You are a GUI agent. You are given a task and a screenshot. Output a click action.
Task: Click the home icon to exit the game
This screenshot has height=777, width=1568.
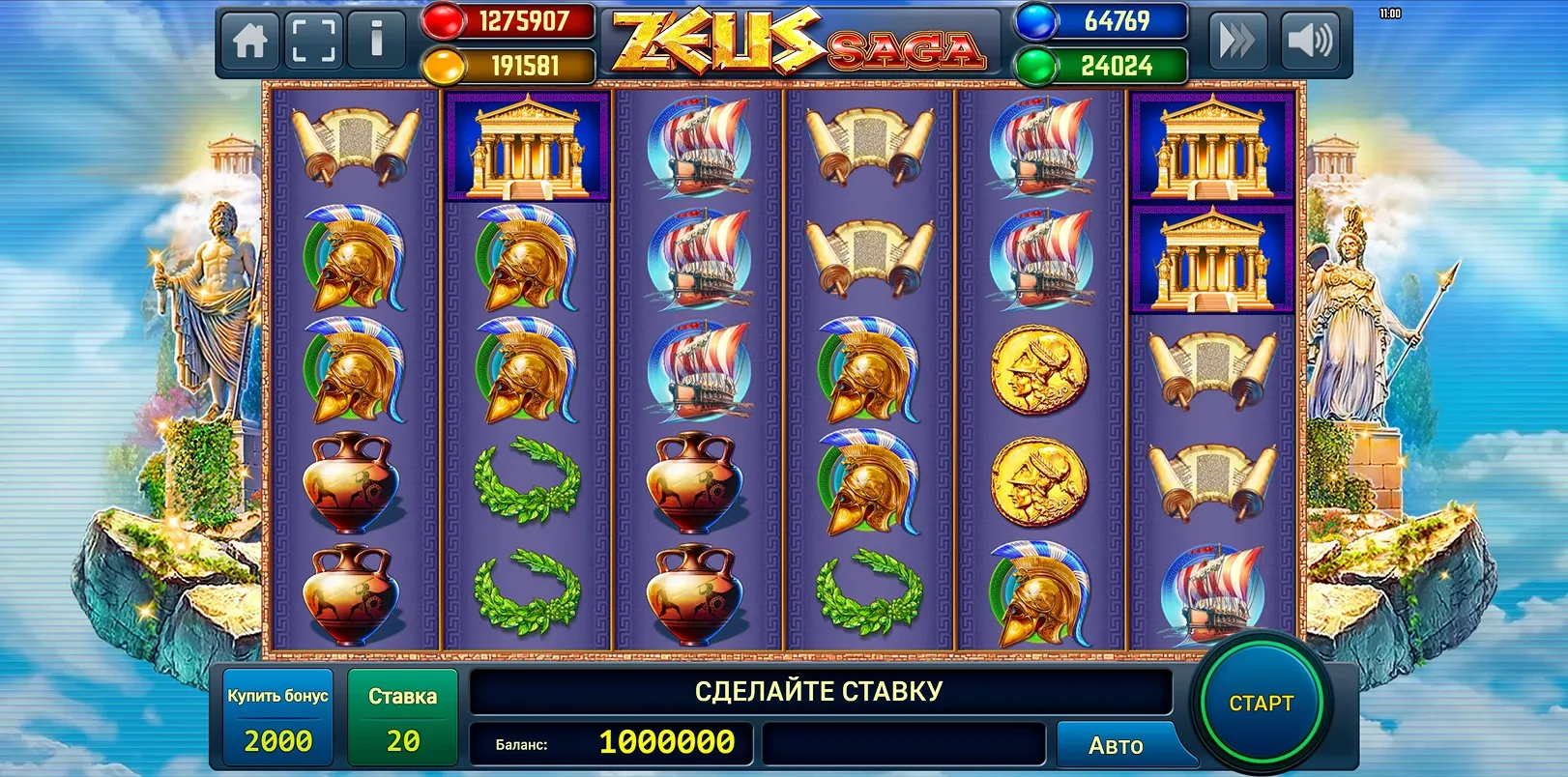(x=248, y=40)
